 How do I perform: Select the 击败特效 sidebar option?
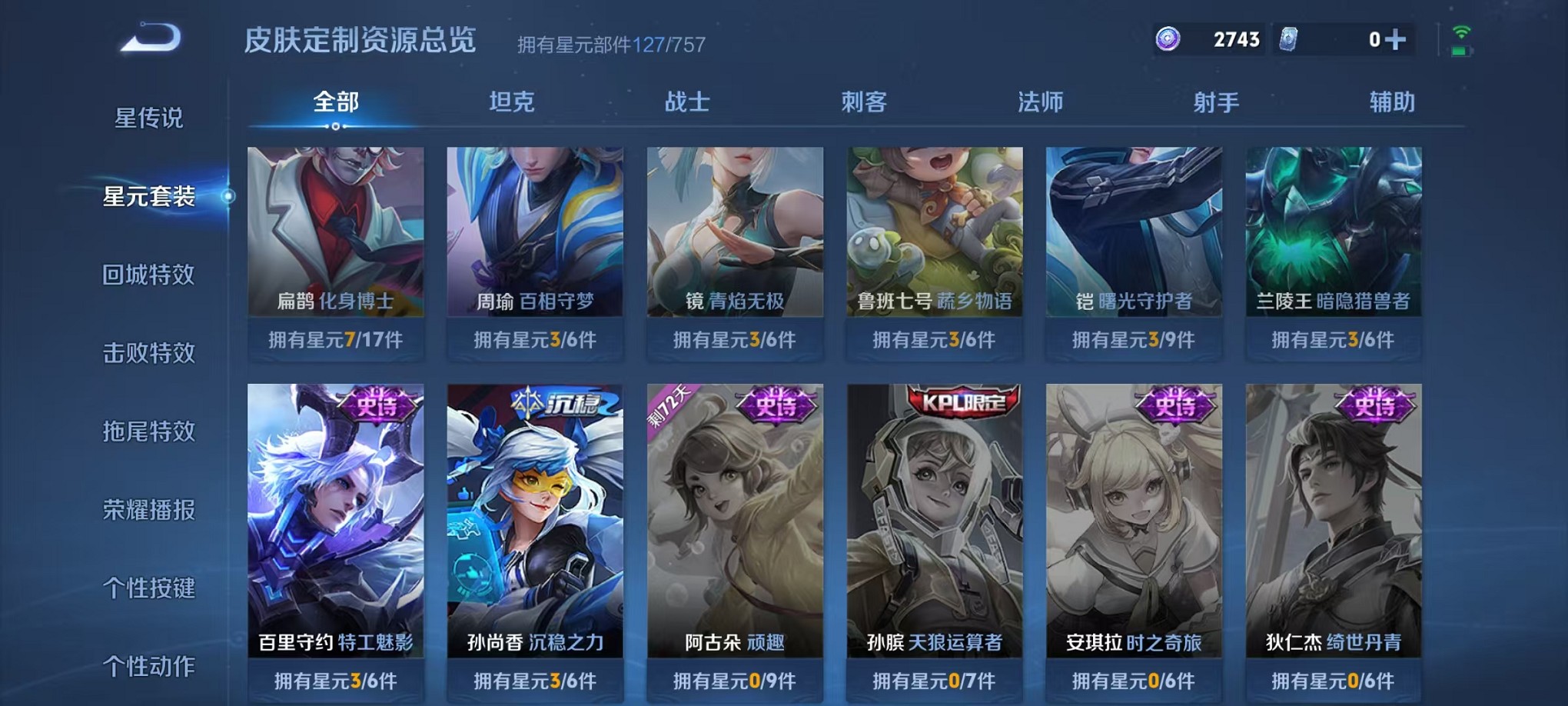tap(151, 352)
